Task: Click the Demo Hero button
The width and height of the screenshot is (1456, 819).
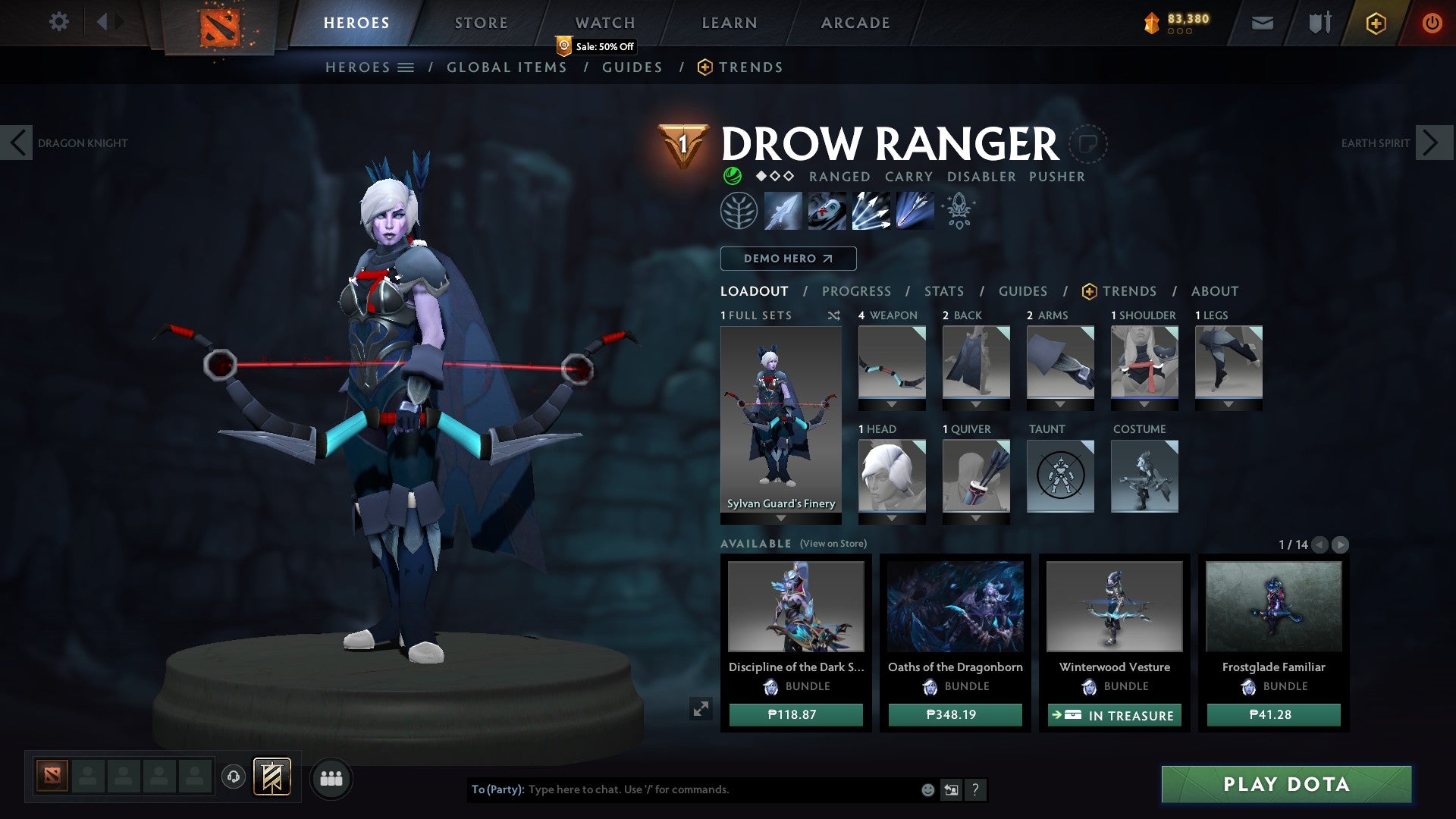Action: [788, 259]
